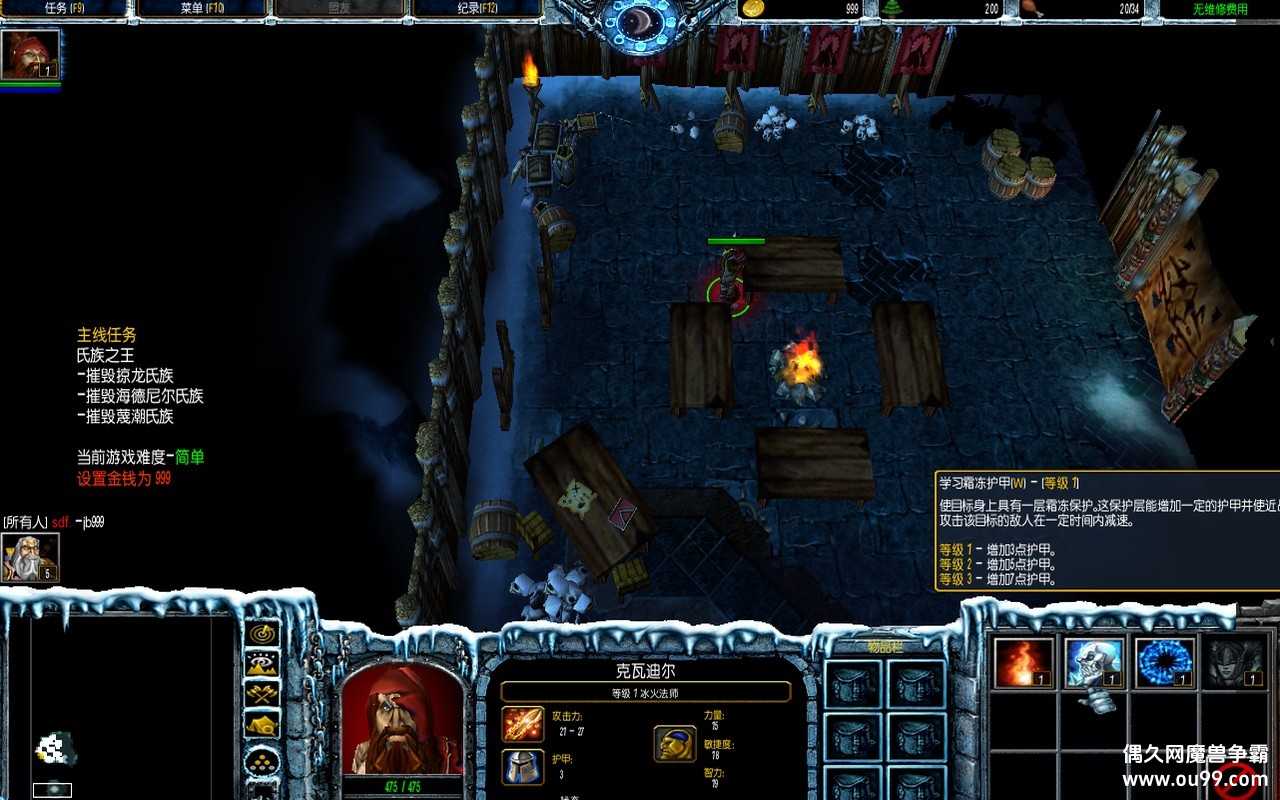Learn the fire flame ability

(1024, 662)
